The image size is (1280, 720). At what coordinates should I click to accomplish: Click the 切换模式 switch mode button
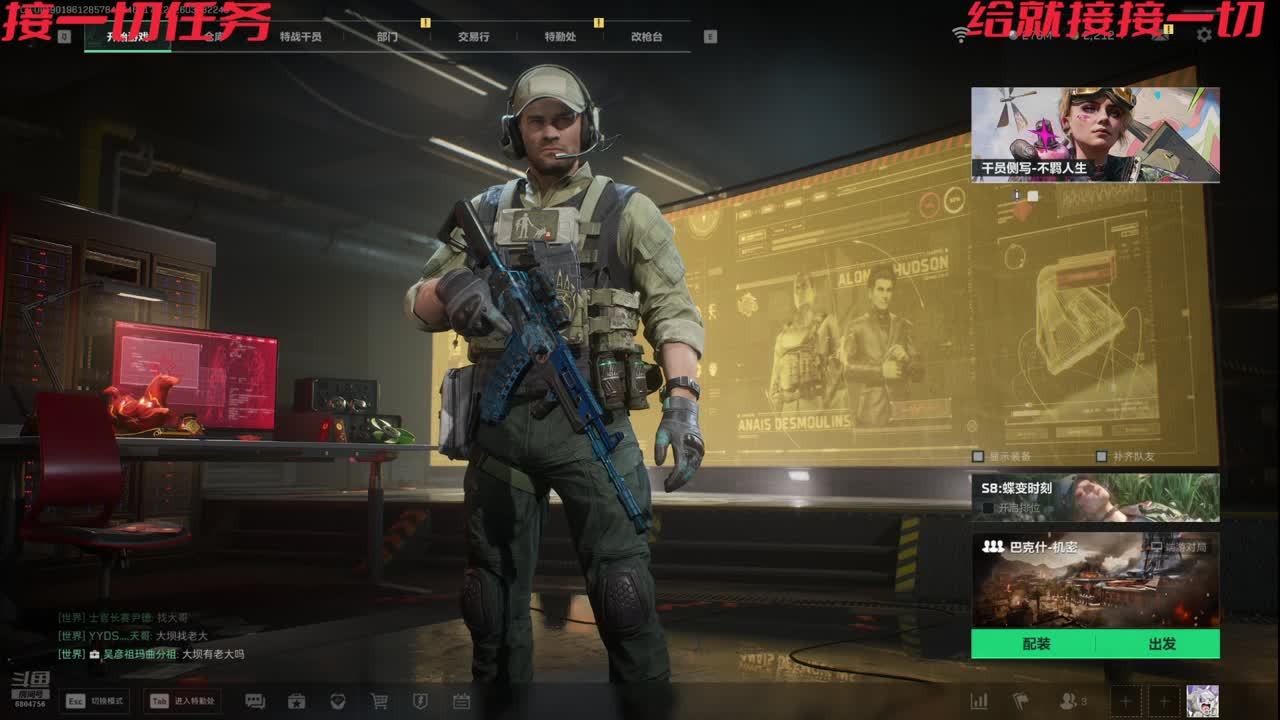click(95, 701)
